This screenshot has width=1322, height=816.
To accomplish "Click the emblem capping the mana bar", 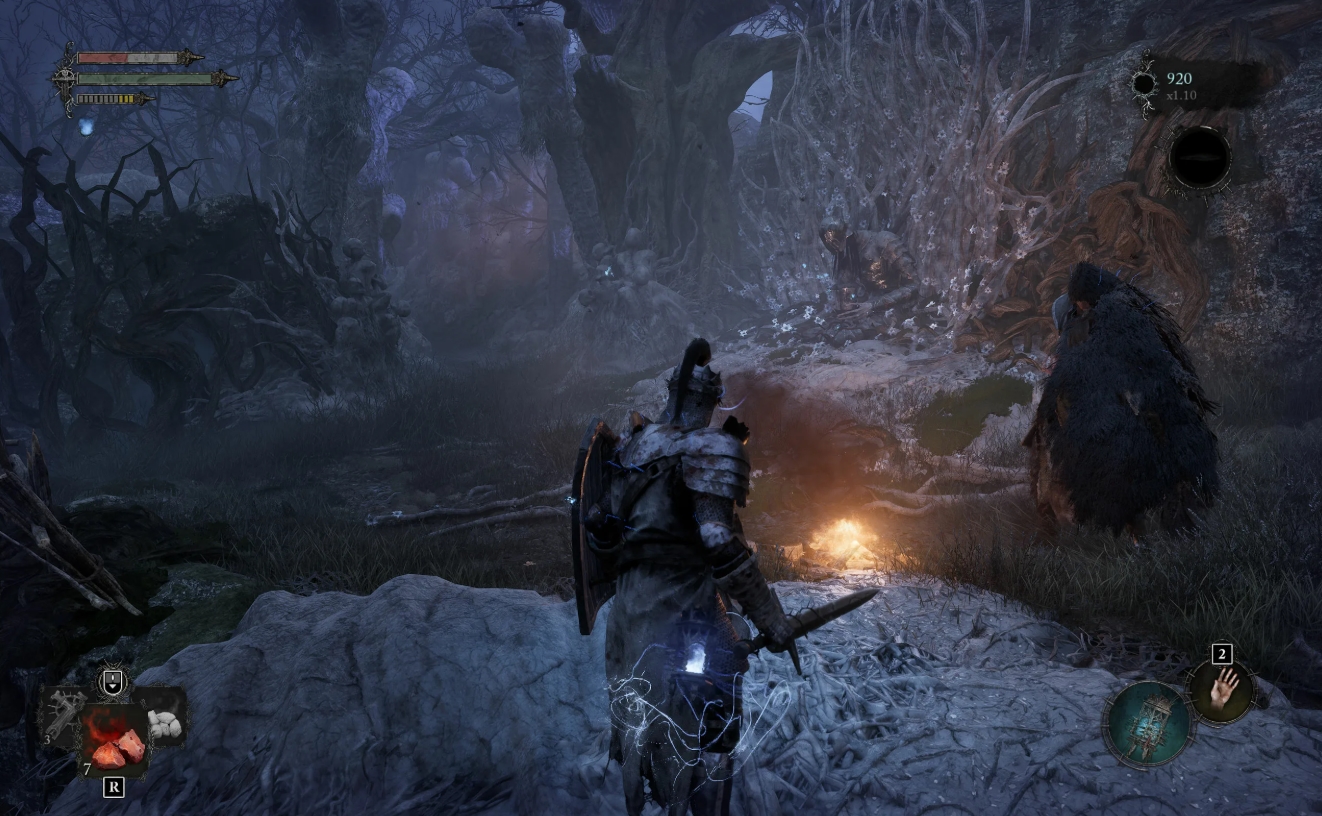I will 223,79.
